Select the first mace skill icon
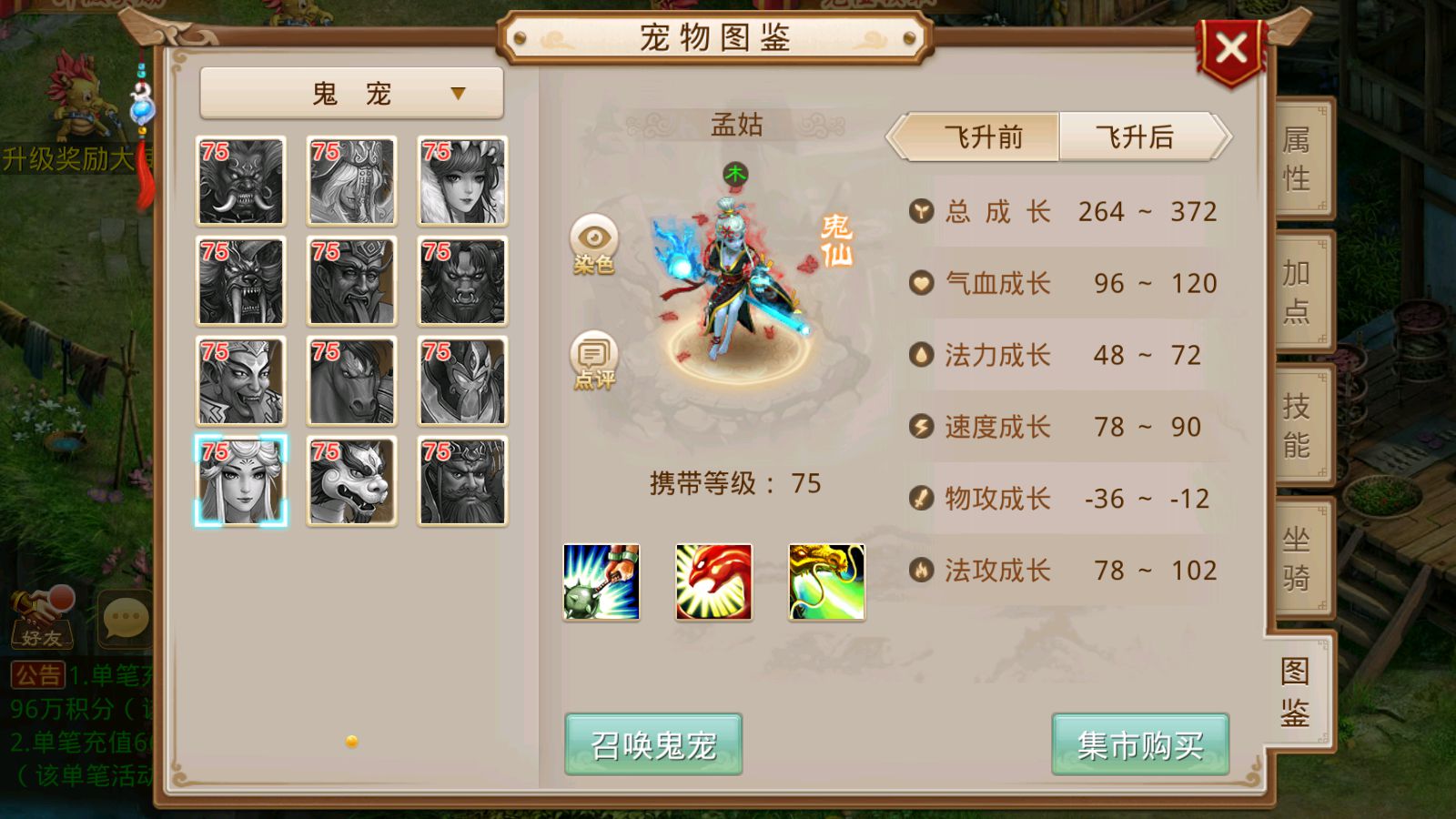 [602, 581]
